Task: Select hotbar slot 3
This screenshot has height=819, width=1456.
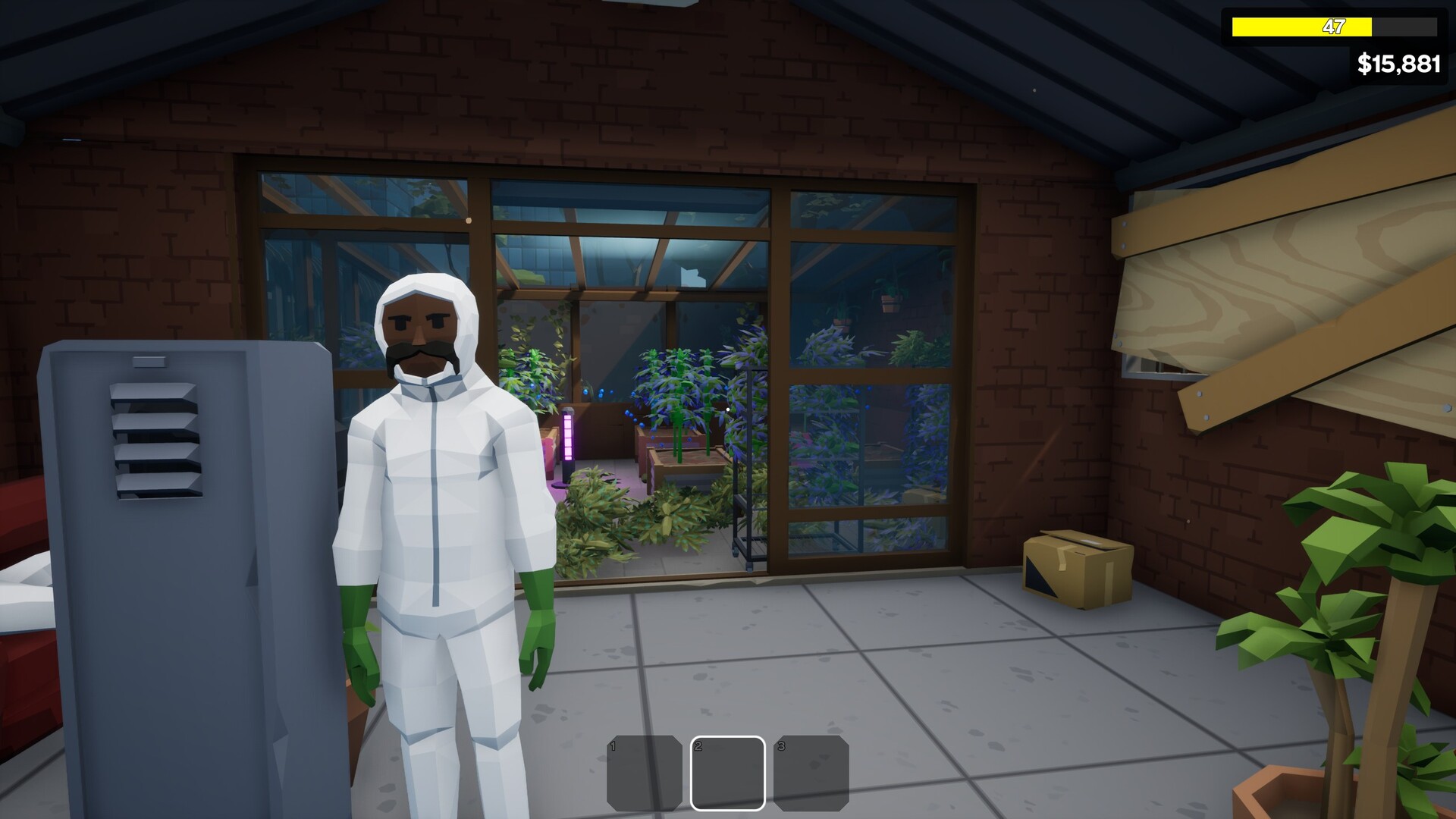Action: [x=812, y=772]
